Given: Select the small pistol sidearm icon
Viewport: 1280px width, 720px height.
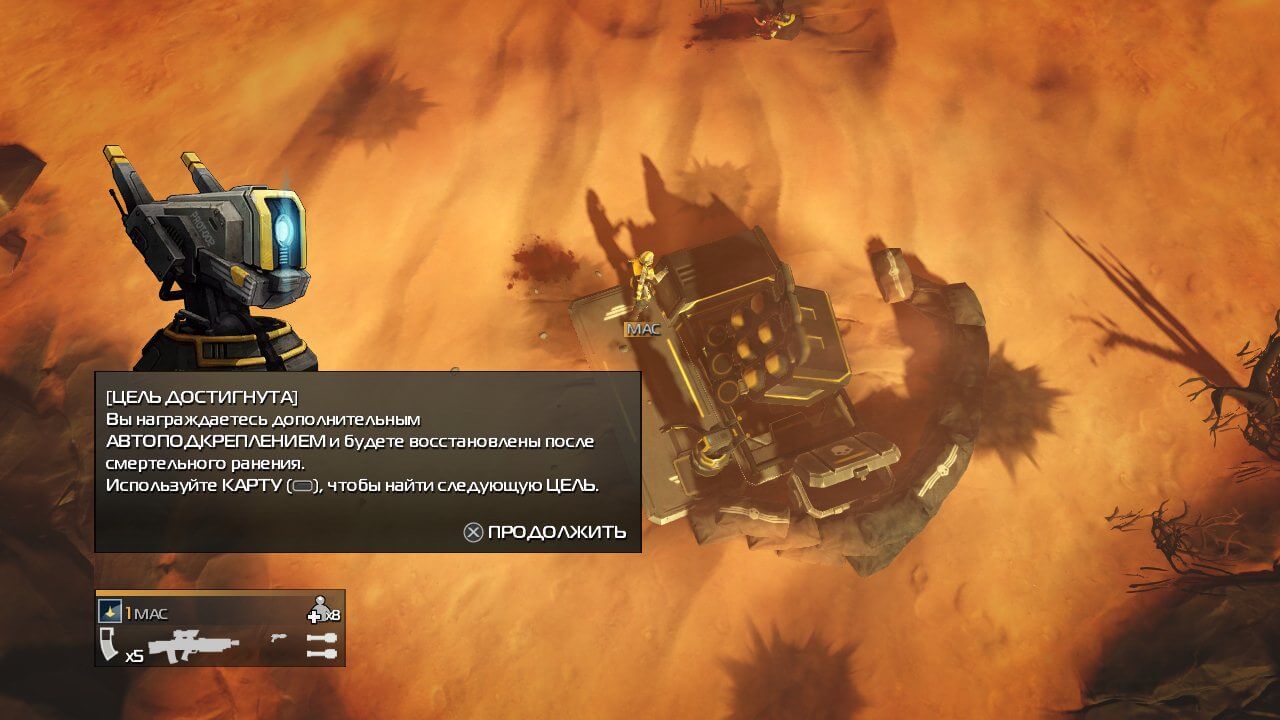Looking at the screenshot, I should [277, 637].
